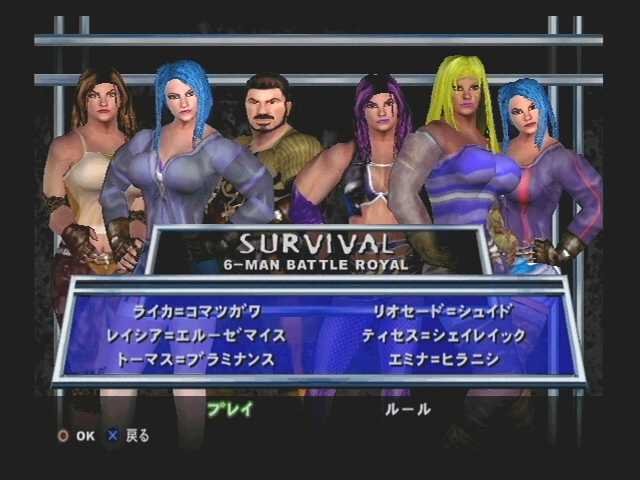Select the green プレイ (Play) option
640x480 pixels.
(x=230, y=409)
